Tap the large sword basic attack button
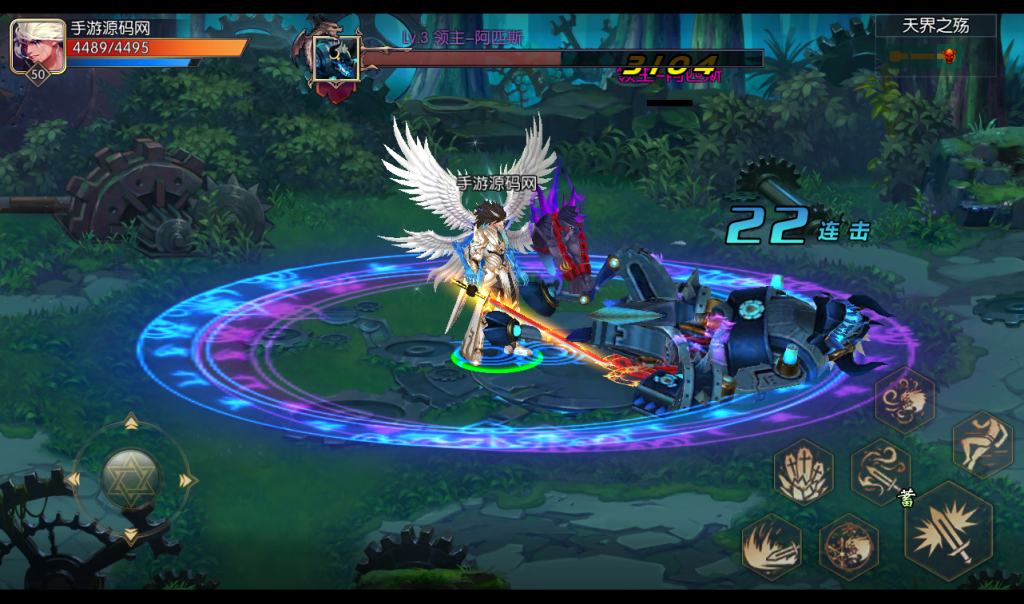Screen dimensions: 1024x604 pyautogui.click(x=947, y=531)
